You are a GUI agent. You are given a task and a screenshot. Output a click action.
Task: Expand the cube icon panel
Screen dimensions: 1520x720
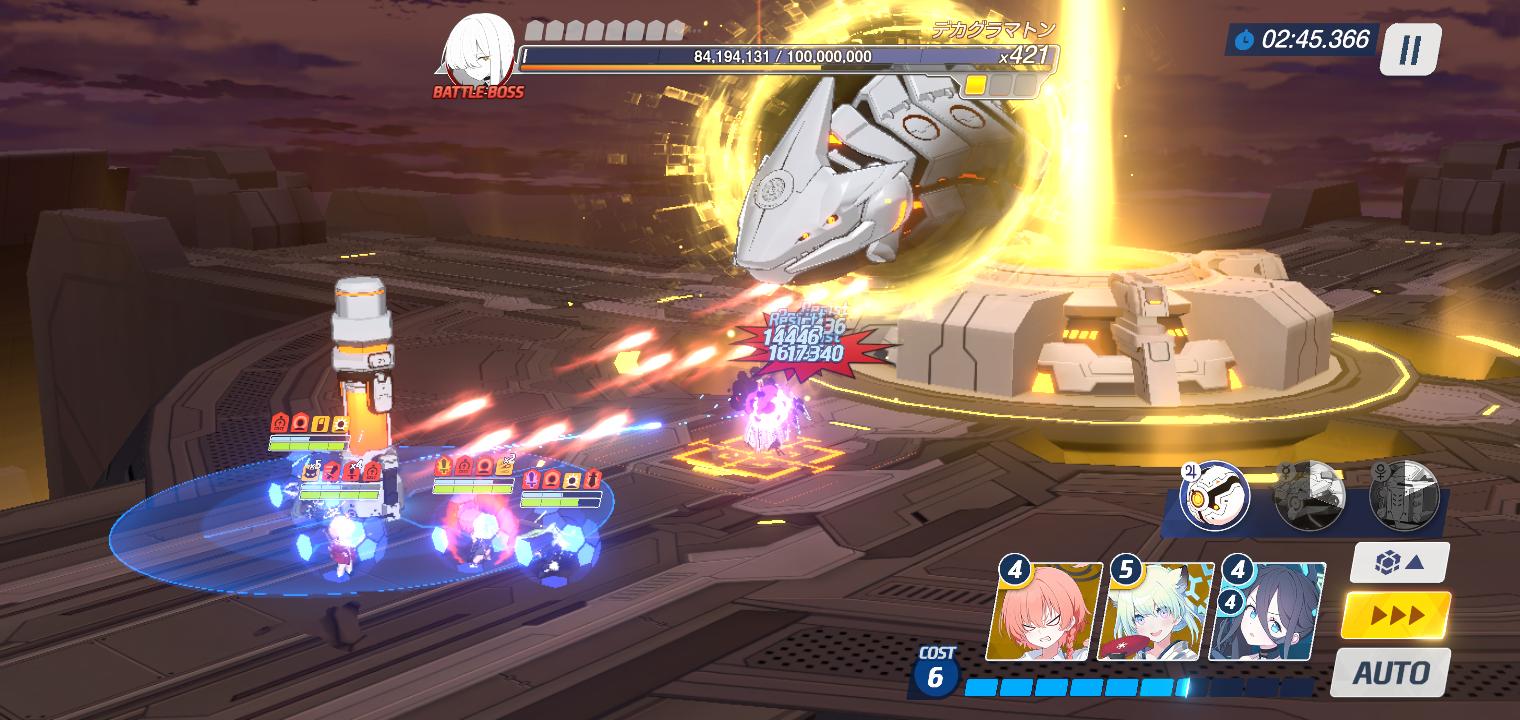[x=1399, y=563]
